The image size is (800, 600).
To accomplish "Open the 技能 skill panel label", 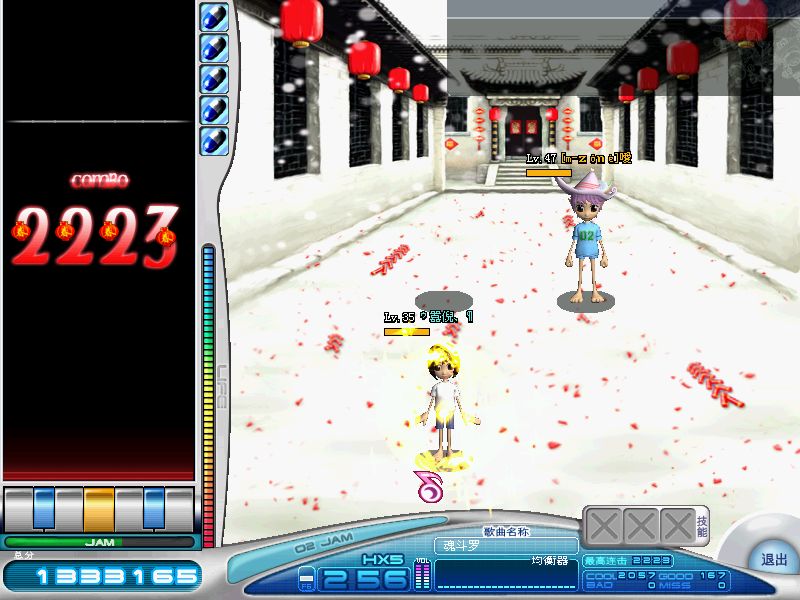I will click(x=703, y=527).
